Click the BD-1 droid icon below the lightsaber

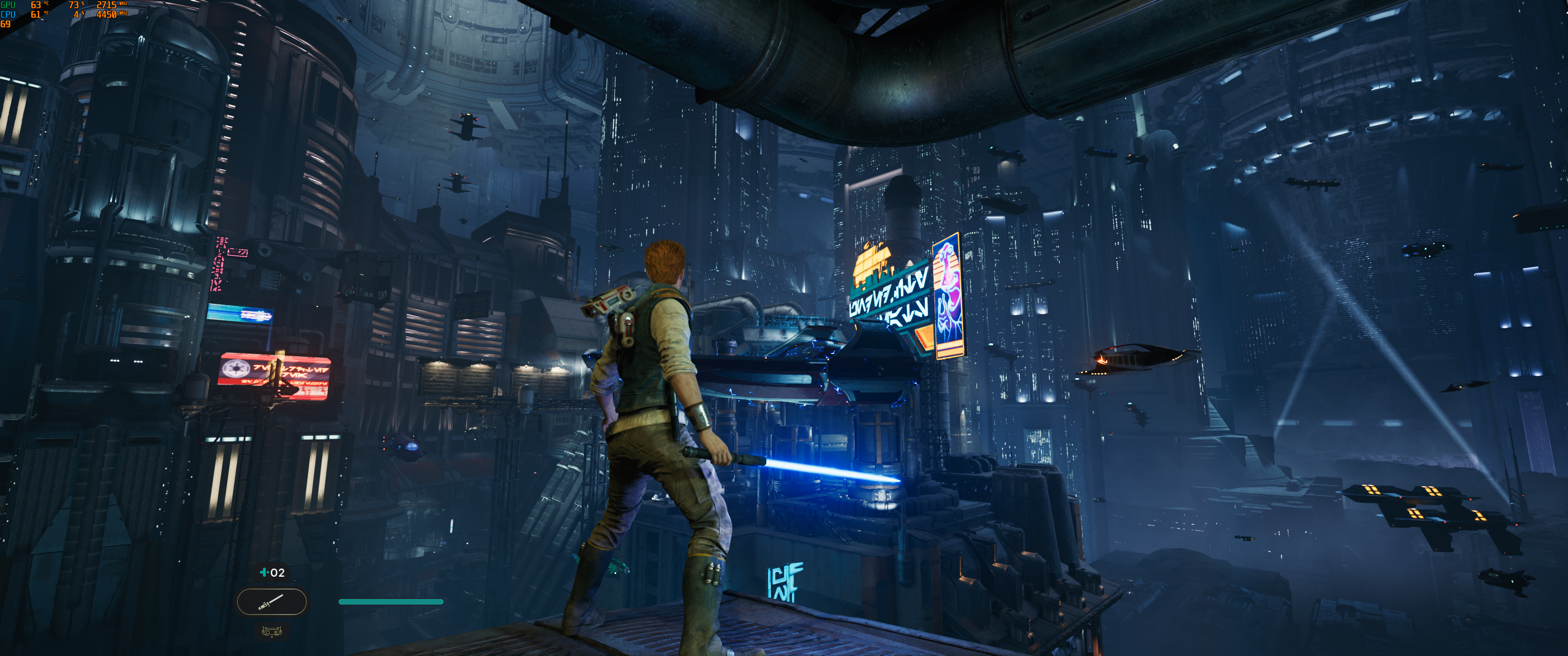[x=272, y=632]
